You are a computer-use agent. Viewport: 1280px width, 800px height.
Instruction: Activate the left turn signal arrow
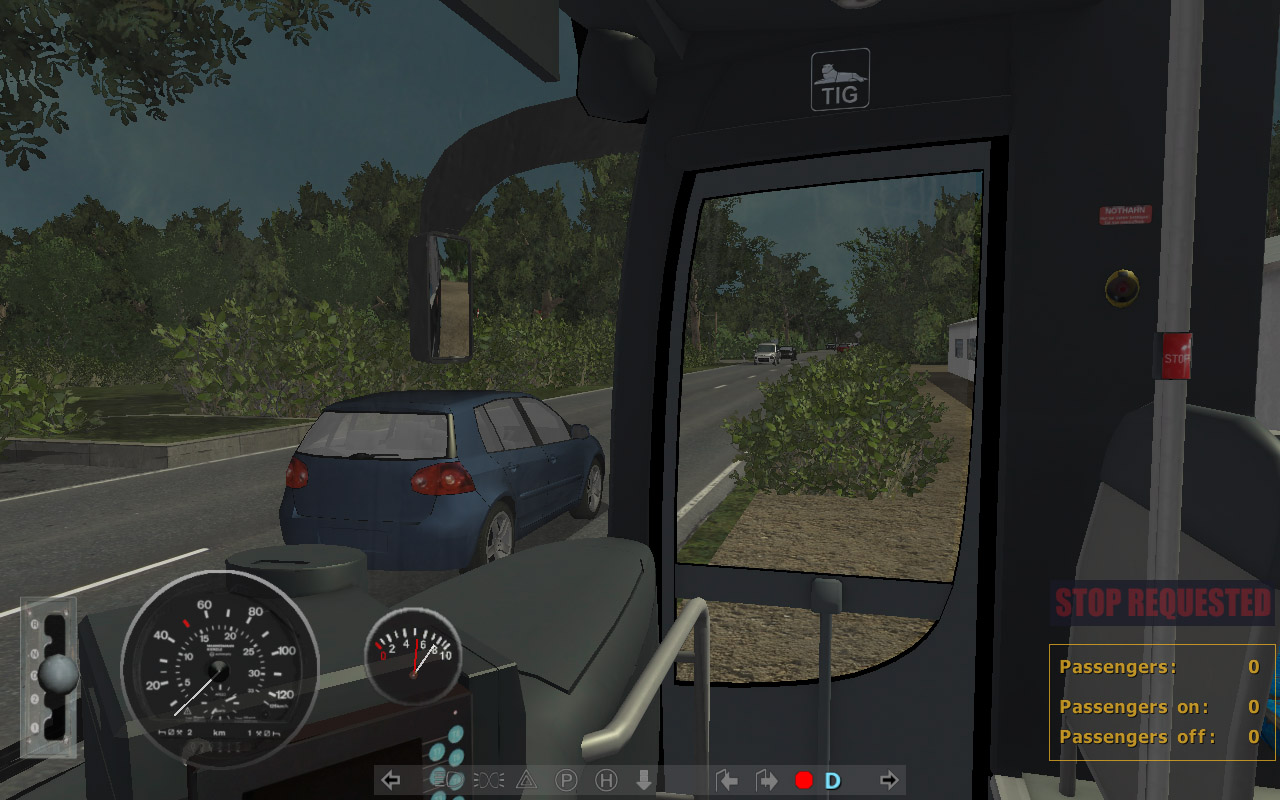point(392,780)
